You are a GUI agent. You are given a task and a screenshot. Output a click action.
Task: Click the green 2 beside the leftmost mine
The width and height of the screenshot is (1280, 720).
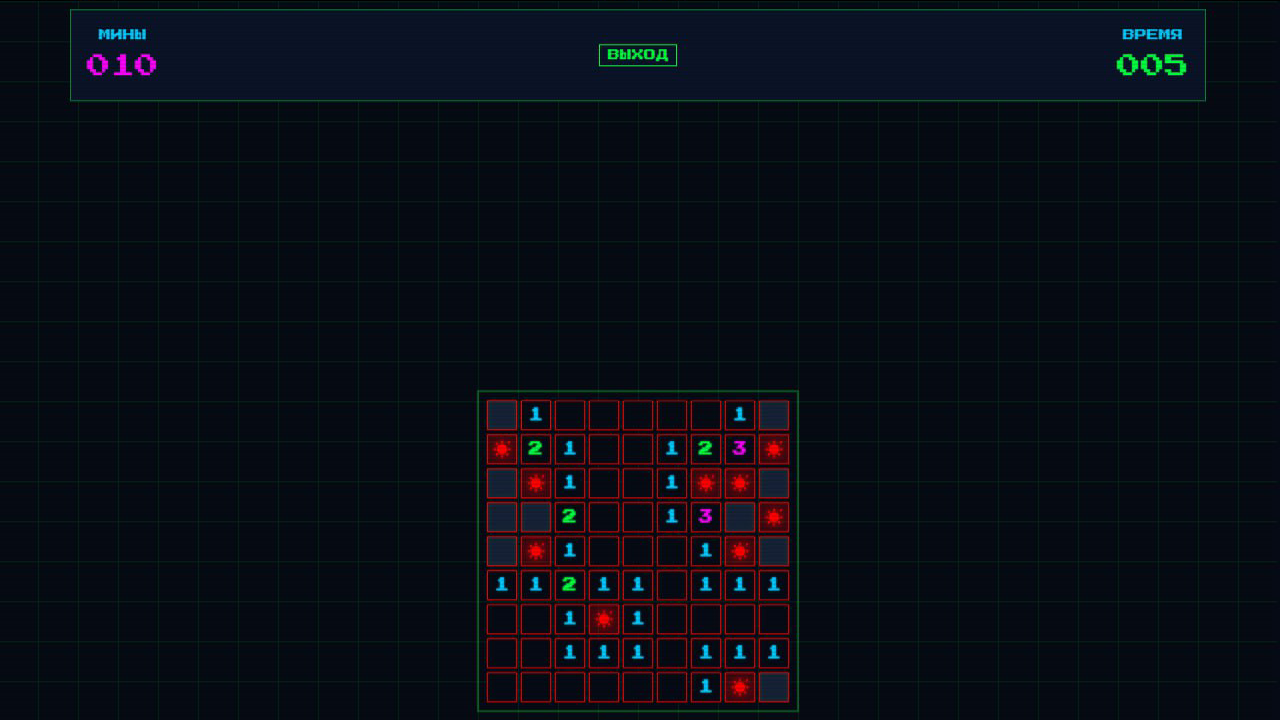tap(535, 449)
